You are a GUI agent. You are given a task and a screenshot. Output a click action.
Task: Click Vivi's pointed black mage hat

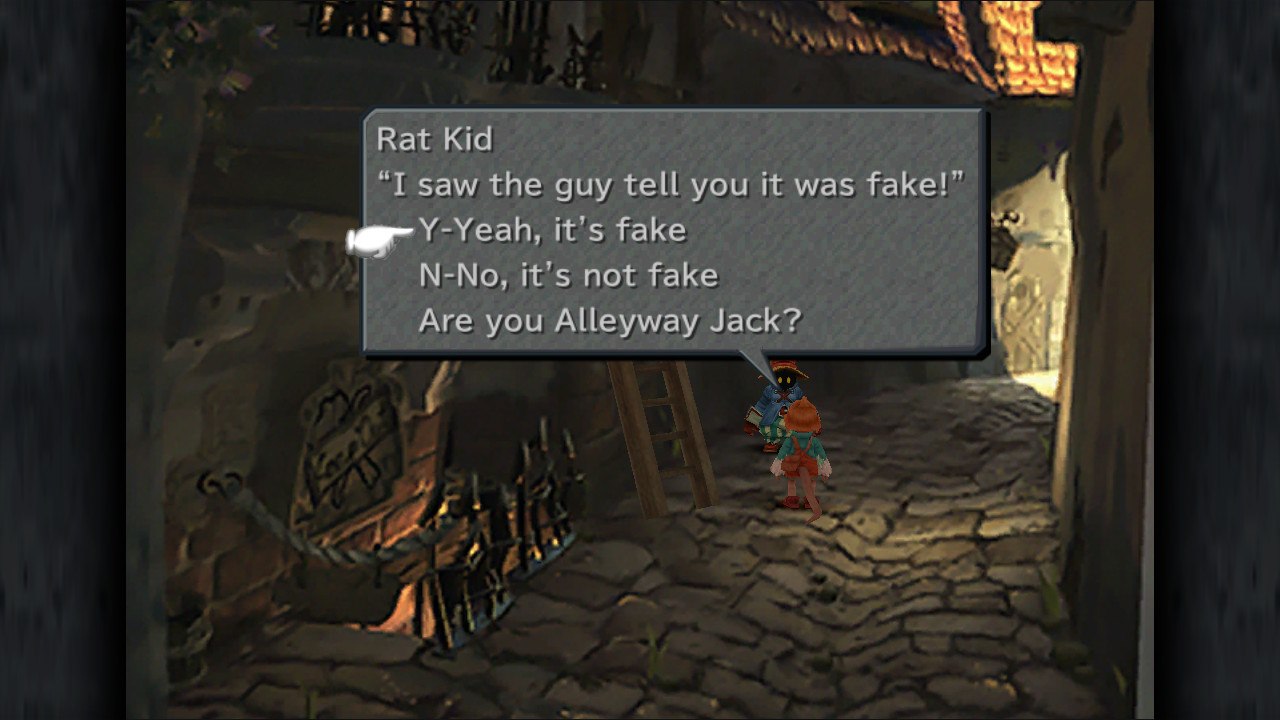point(787,367)
